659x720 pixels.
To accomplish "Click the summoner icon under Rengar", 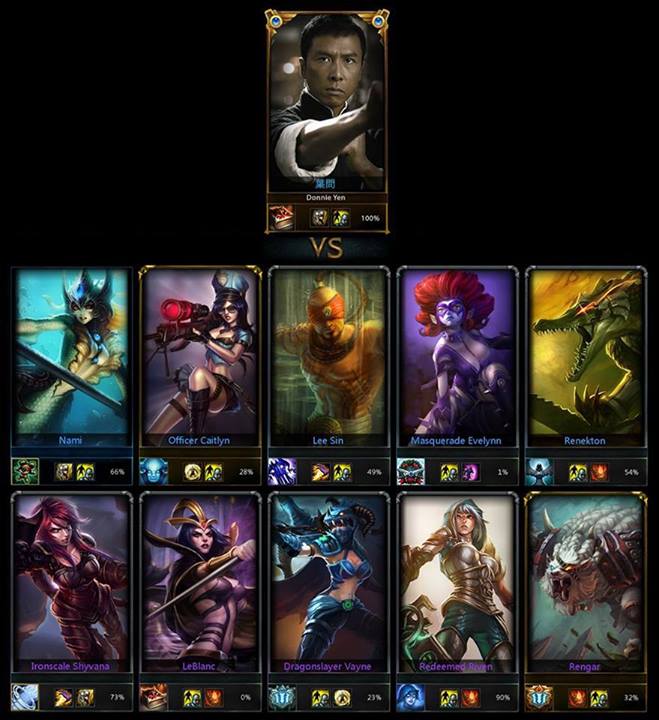I will 540,697.
